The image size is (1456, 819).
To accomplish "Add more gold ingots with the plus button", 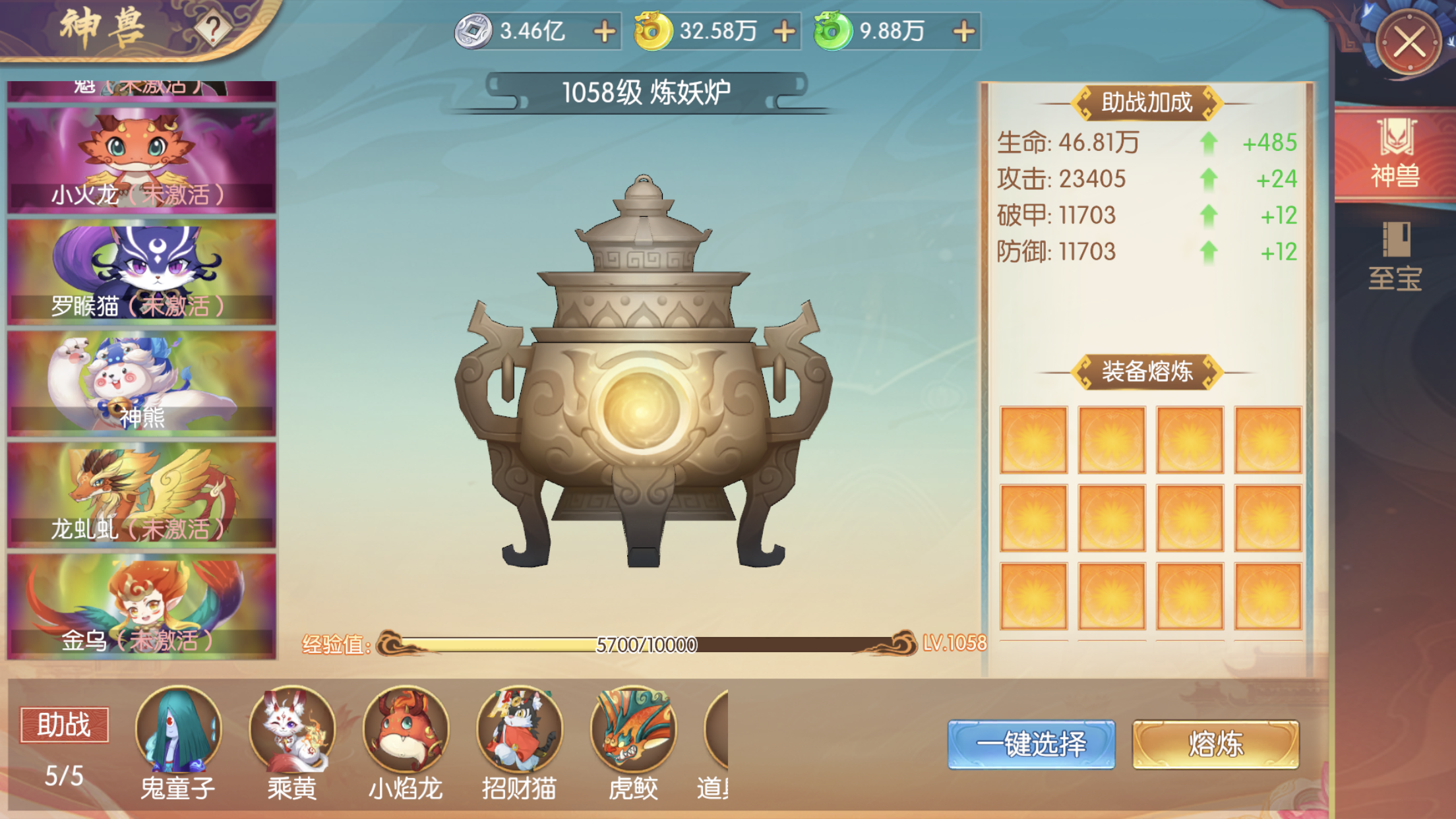I will point(784,31).
